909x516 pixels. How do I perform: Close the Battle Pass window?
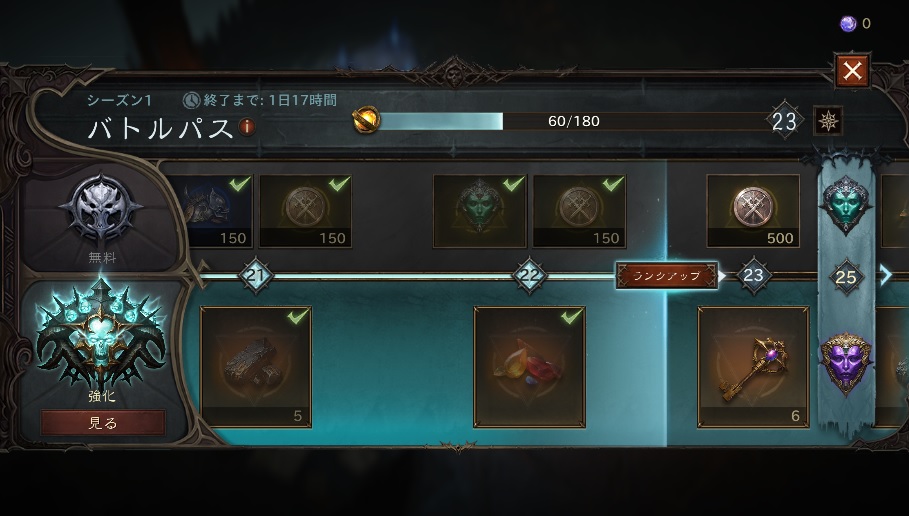852,71
